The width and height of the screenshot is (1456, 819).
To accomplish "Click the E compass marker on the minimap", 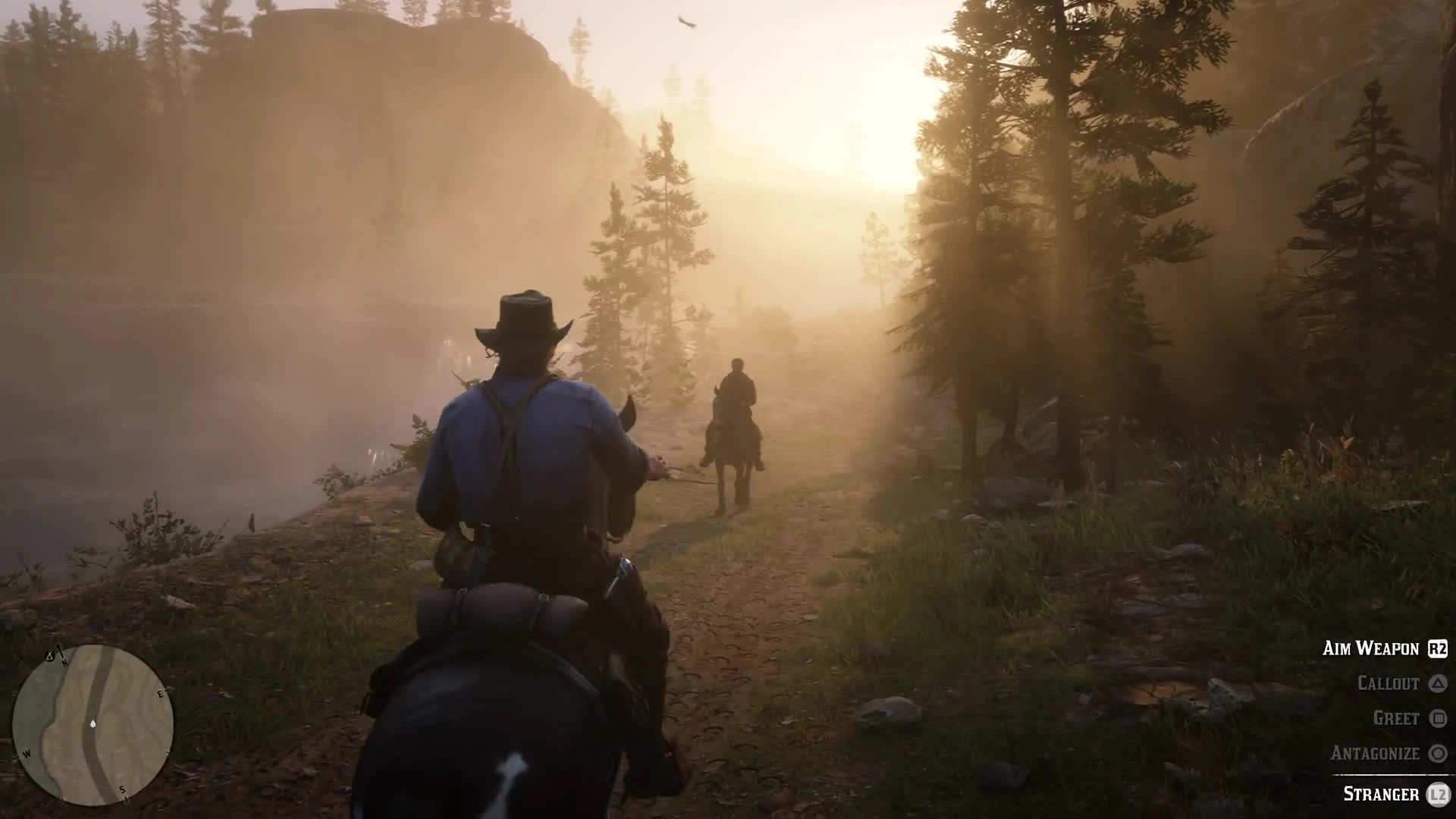I will click(161, 694).
